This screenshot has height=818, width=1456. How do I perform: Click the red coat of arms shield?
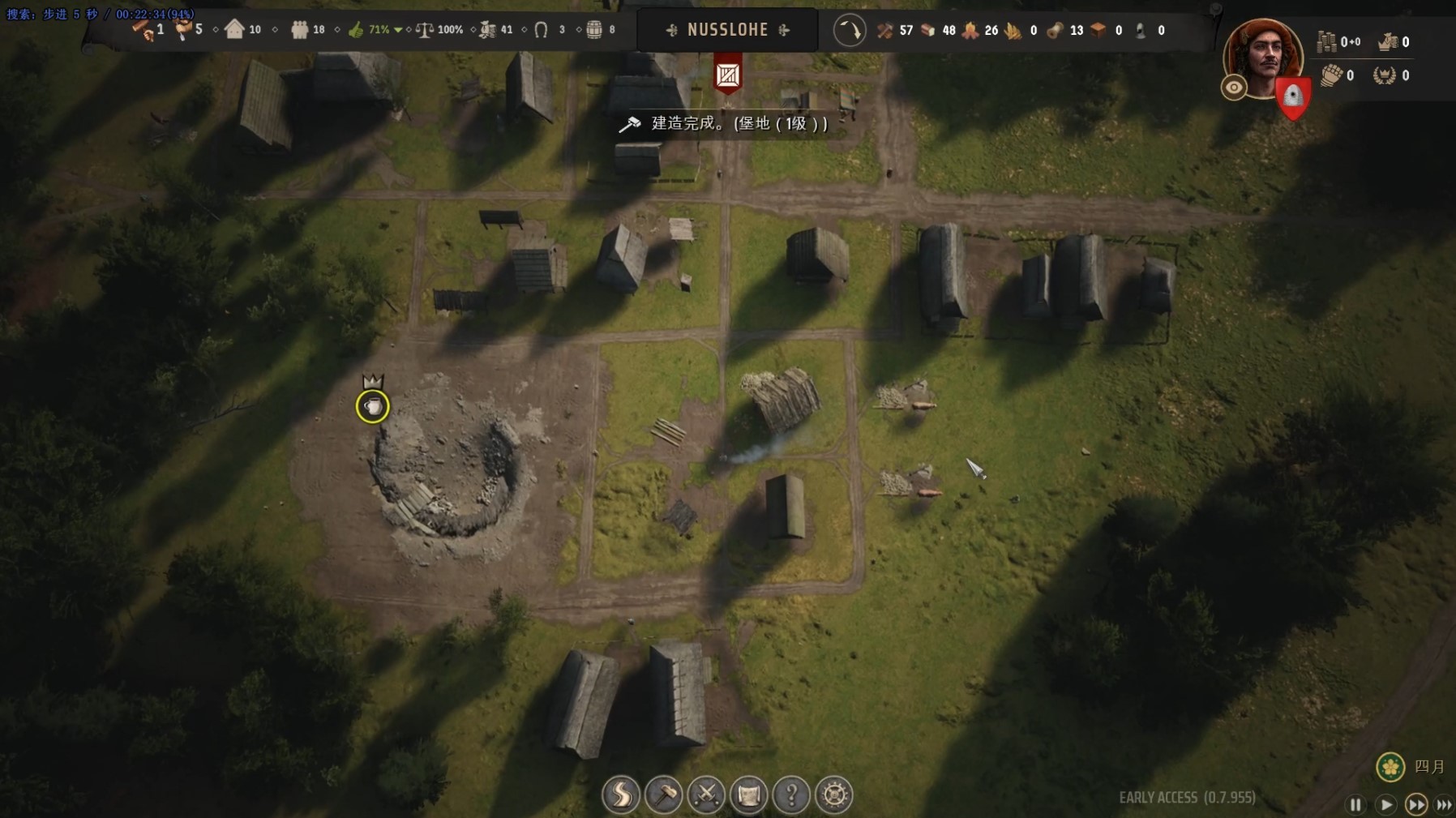pos(1292,98)
